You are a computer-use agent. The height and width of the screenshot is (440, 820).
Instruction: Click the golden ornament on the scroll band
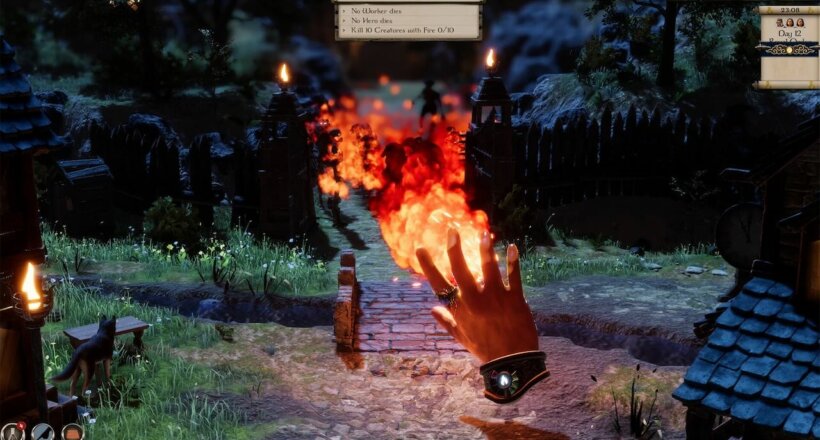pyautogui.click(x=787, y=48)
